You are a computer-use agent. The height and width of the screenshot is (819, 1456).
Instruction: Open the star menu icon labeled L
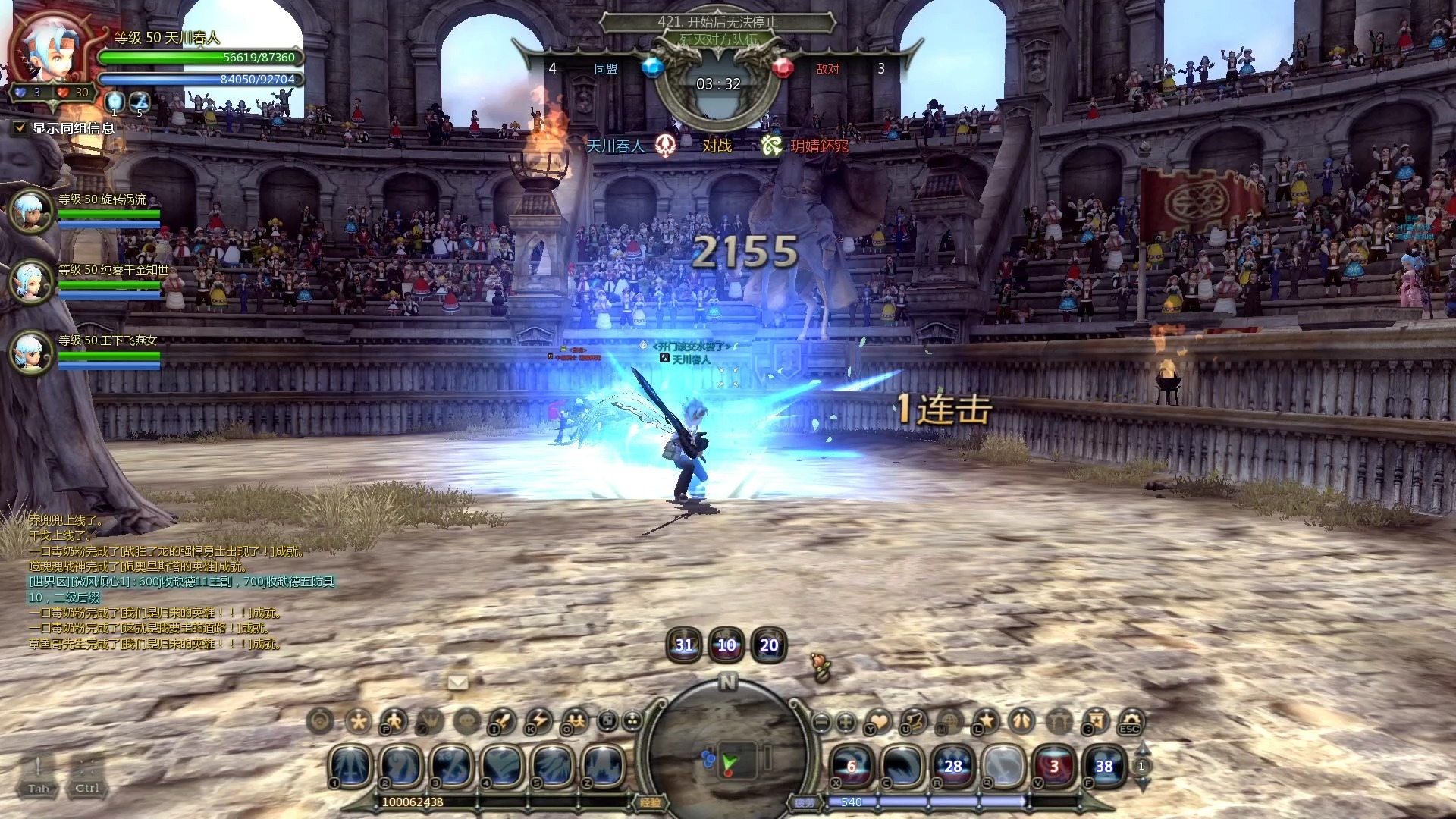(986, 720)
